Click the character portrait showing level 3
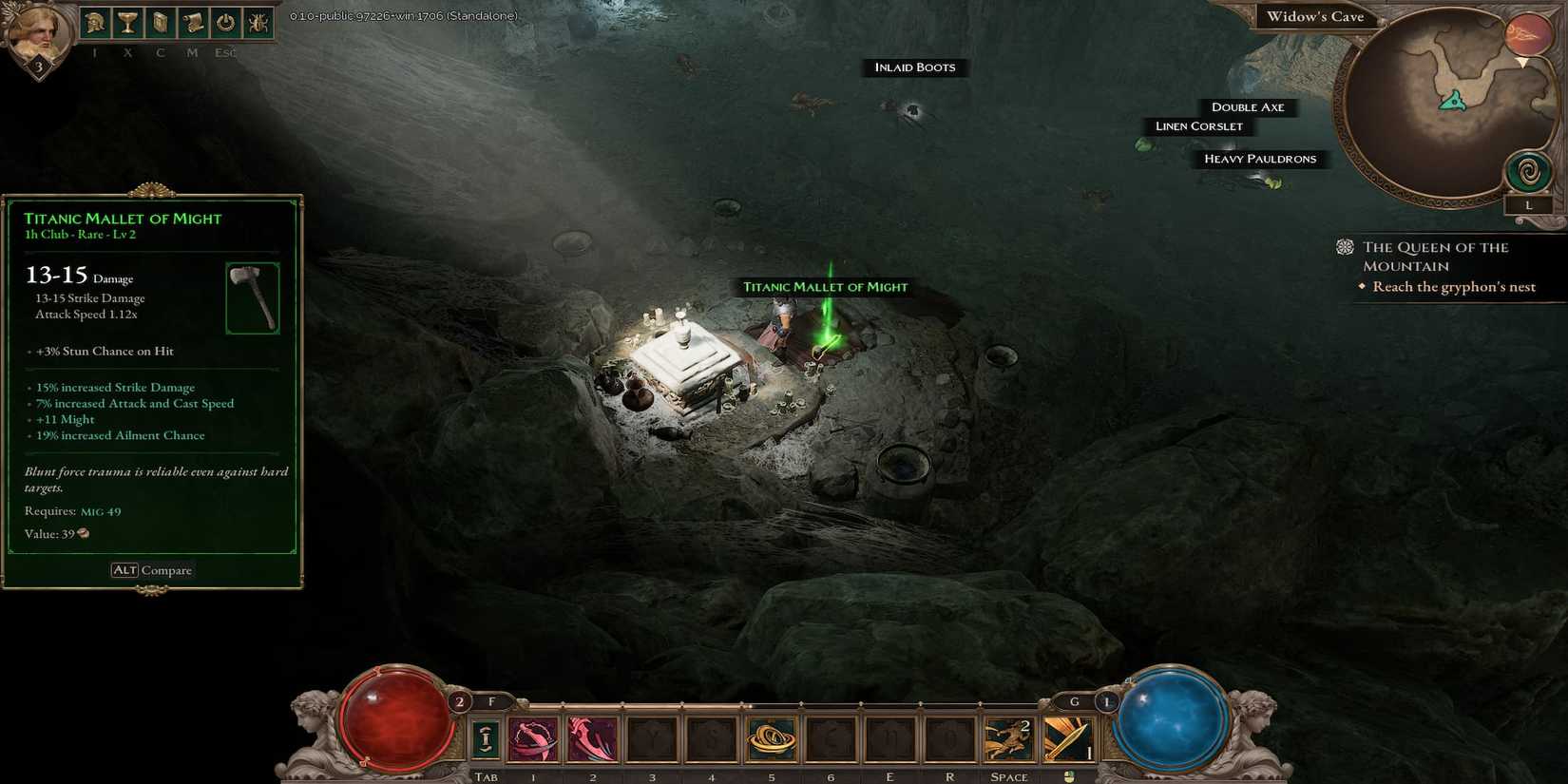 click(x=36, y=30)
